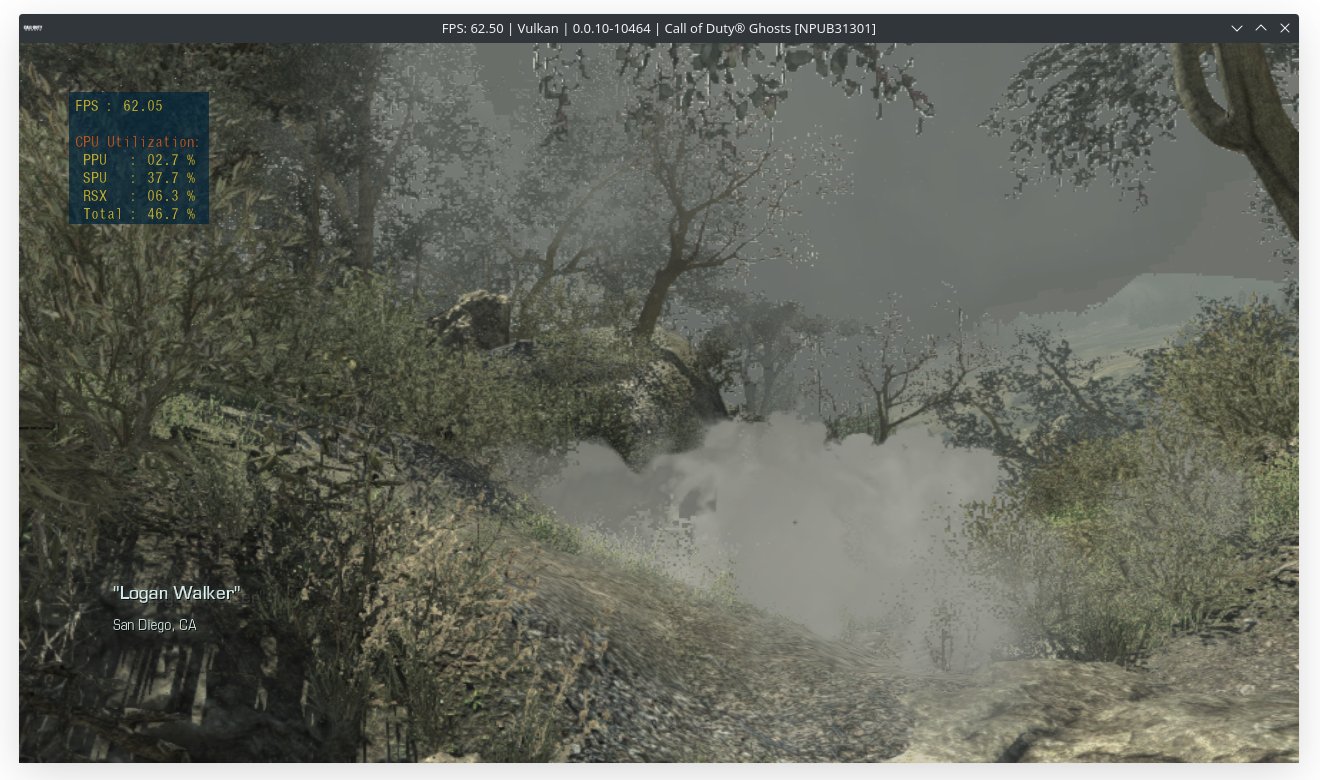1320x780 pixels.
Task: Click the Call of Duty Ghosts title text
Action: (x=730, y=28)
